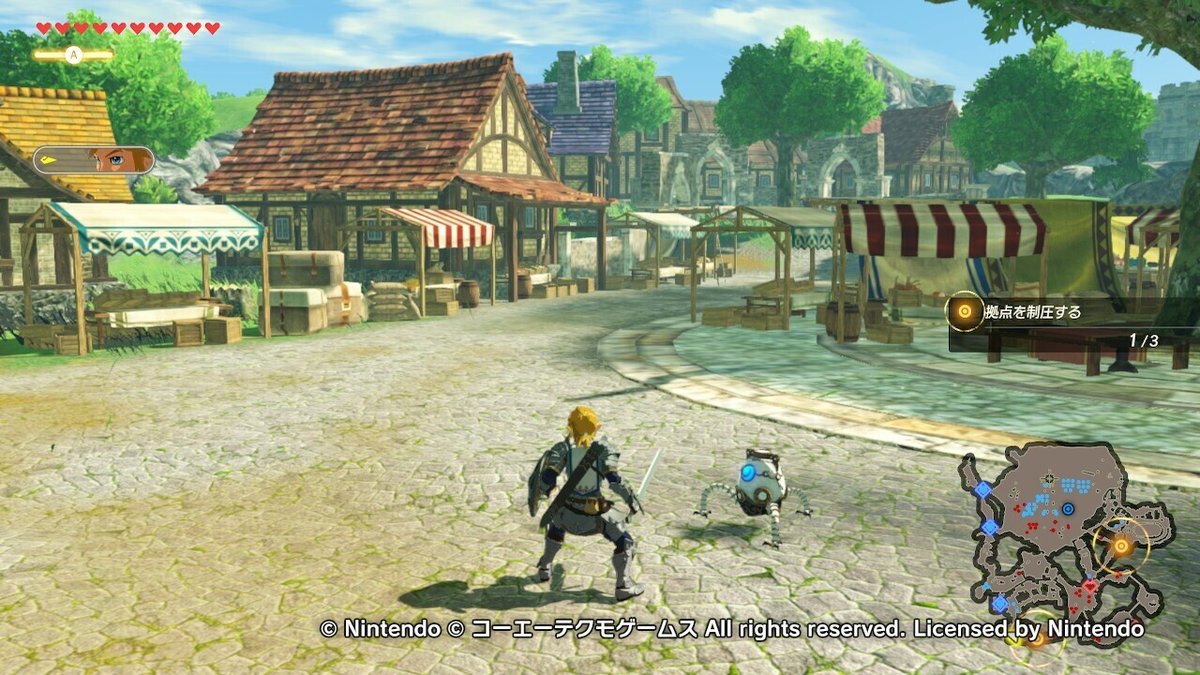Click the blue ring marker on the minimap
Viewport: 1200px width, 675px height.
pos(1068,509)
